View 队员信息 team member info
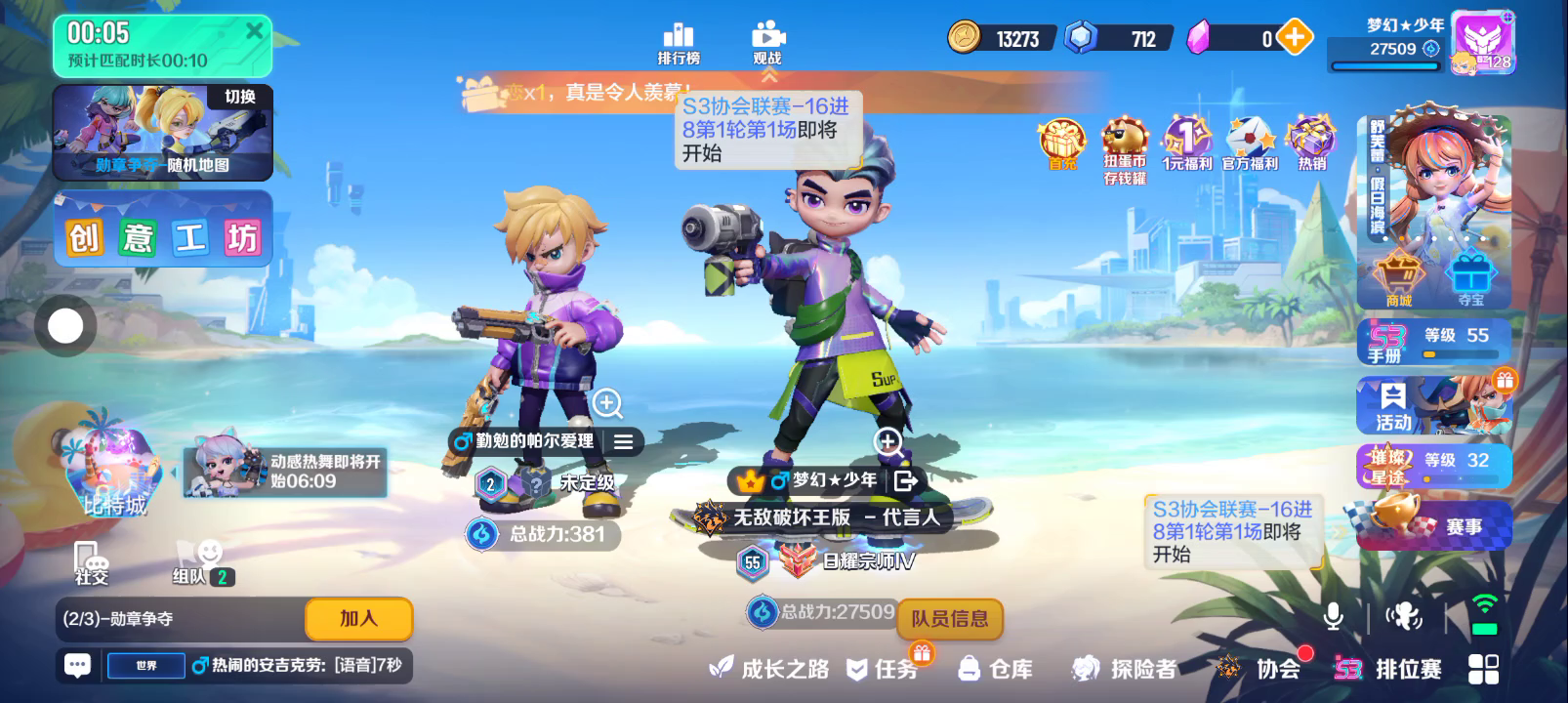This screenshot has width=1568, height=703. pyautogui.click(x=949, y=618)
